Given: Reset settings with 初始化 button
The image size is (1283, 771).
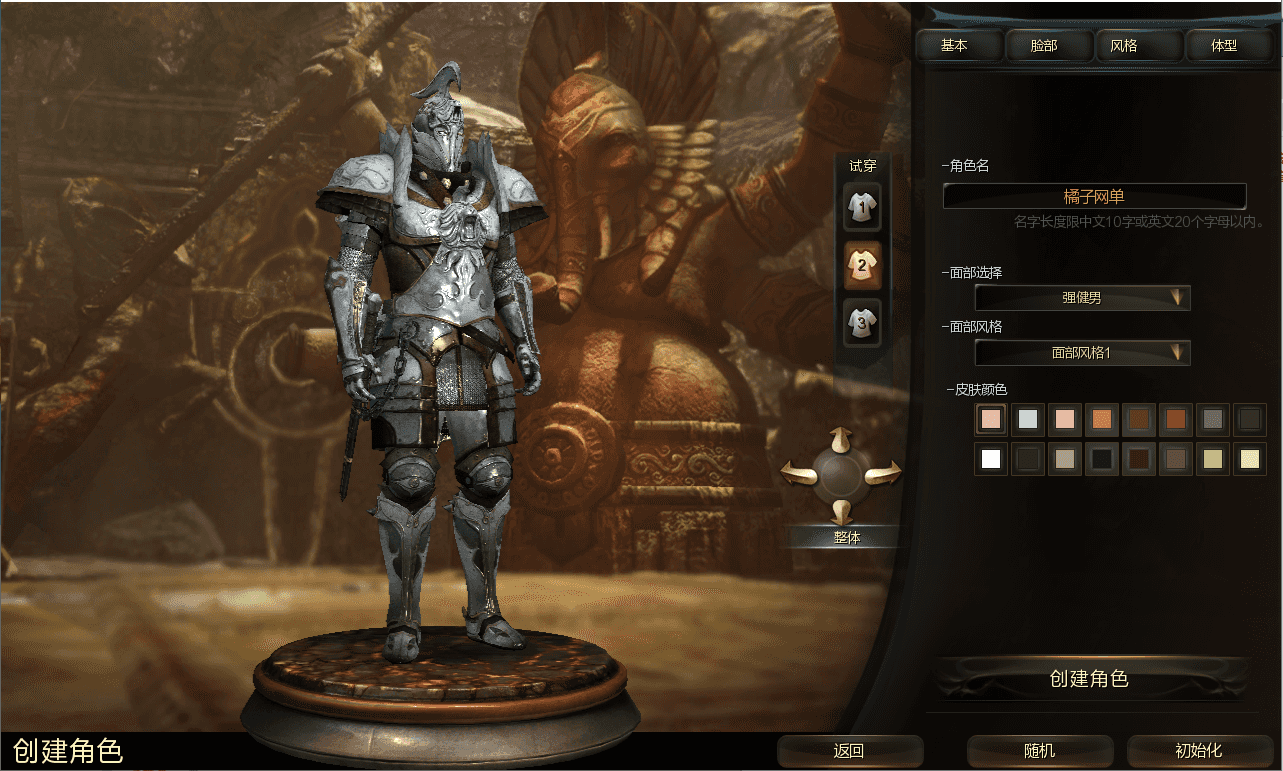Looking at the screenshot, I should point(1198,751).
